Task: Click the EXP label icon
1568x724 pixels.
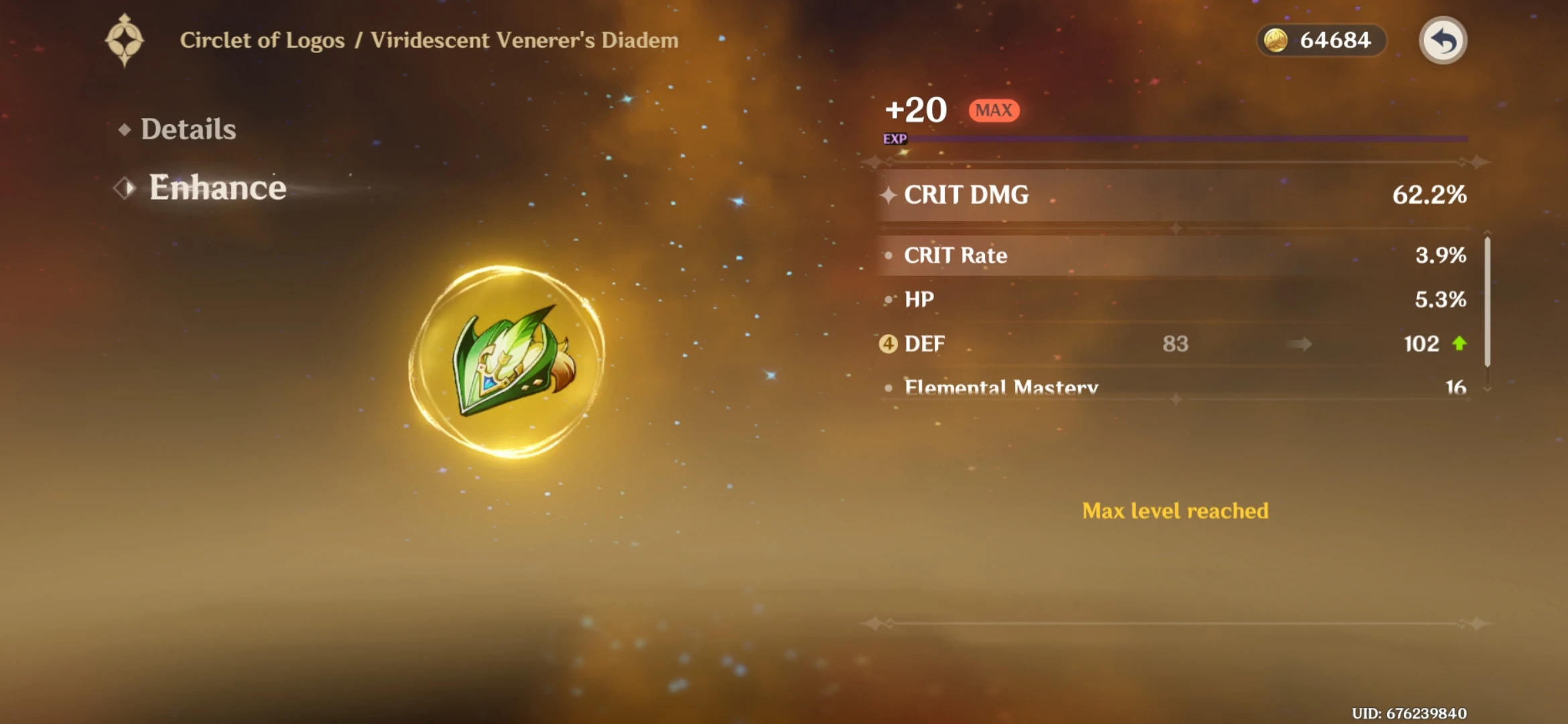Action: pos(895,139)
